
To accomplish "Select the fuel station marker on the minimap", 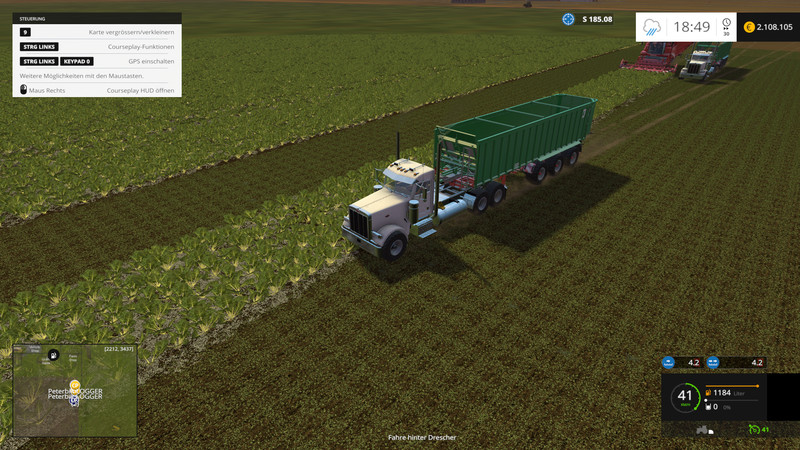I will pyautogui.click(x=54, y=355).
